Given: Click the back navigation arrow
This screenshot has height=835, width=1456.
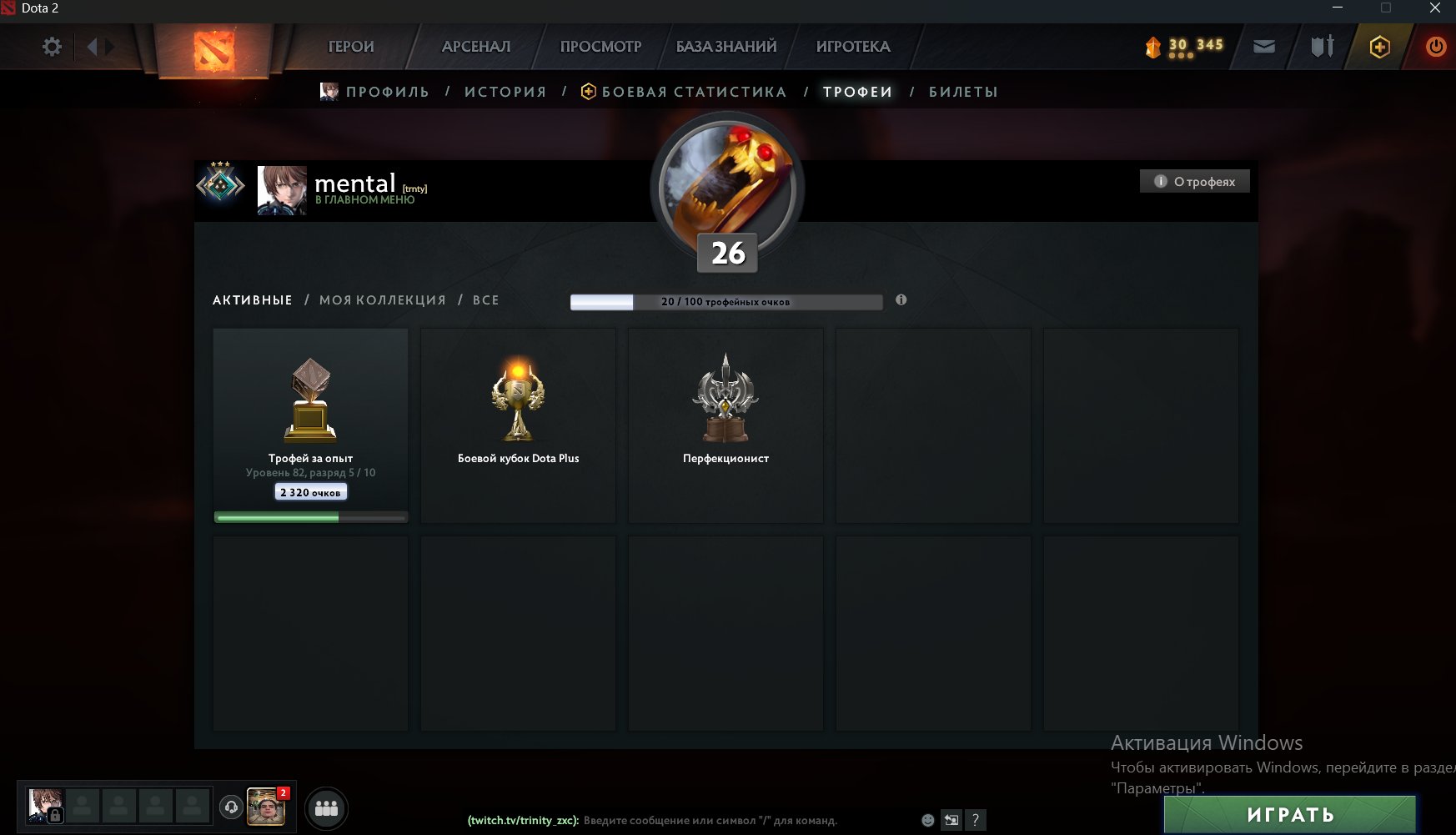Looking at the screenshot, I should (92, 47).
